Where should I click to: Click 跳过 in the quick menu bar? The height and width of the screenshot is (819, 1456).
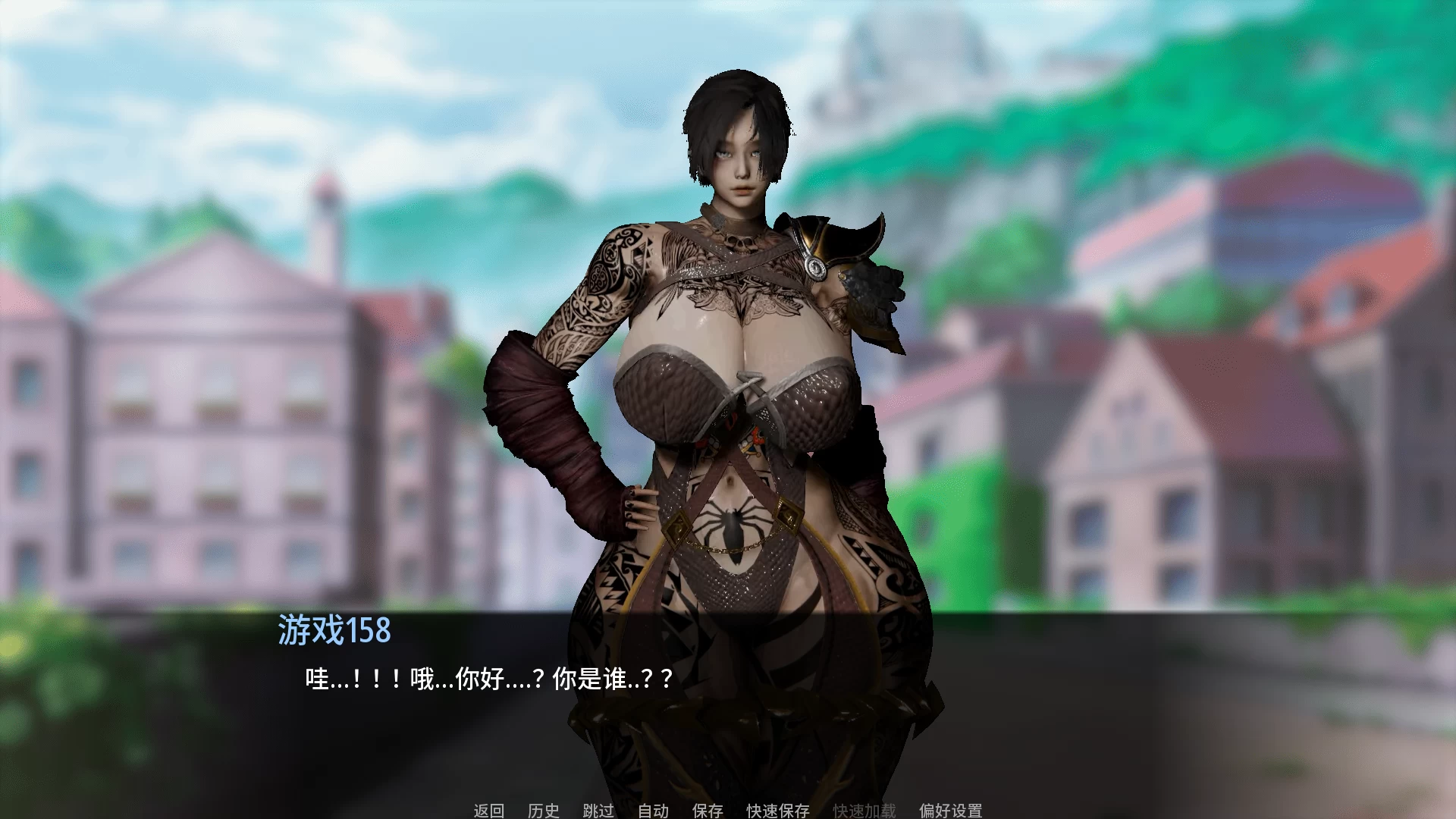point(598,811)
